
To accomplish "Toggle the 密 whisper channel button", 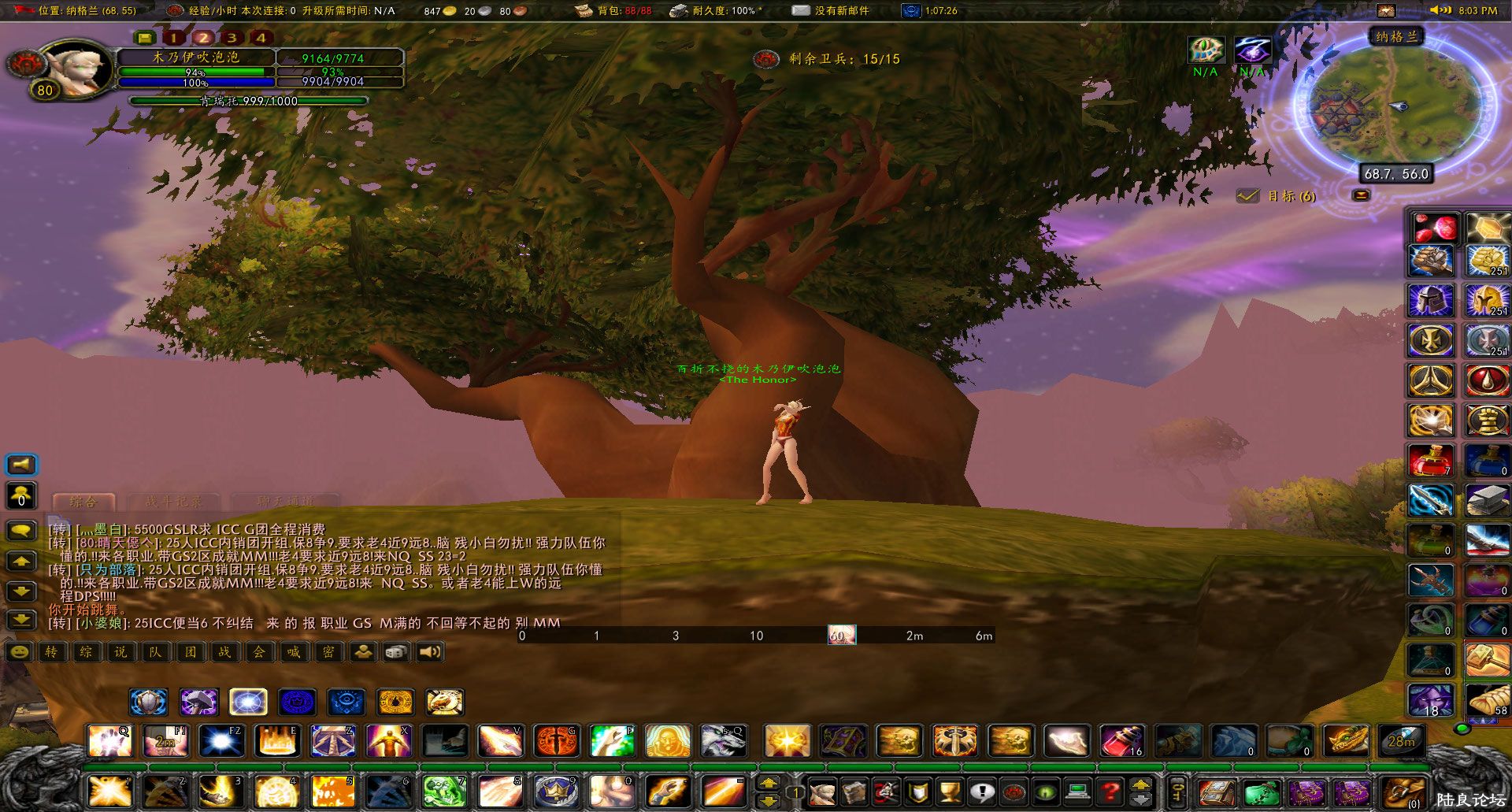I will pyautogui.click(x=328, y=651).
